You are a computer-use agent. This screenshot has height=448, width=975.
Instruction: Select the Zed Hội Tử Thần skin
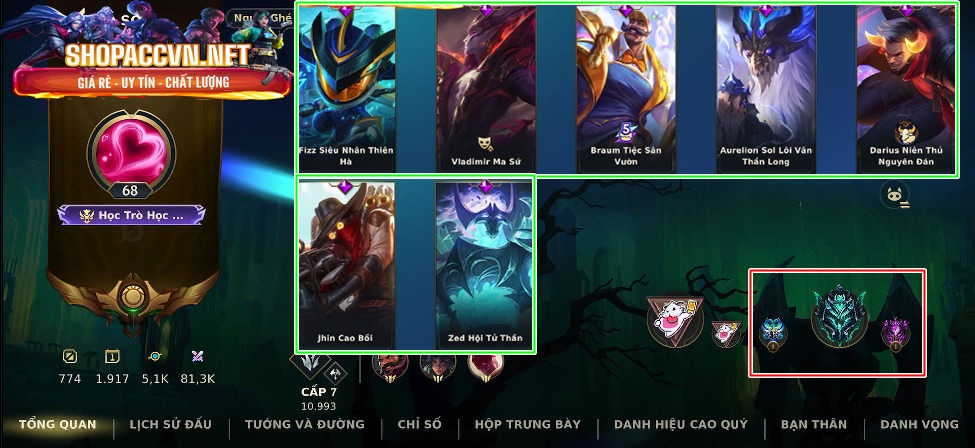click(486, 263)
